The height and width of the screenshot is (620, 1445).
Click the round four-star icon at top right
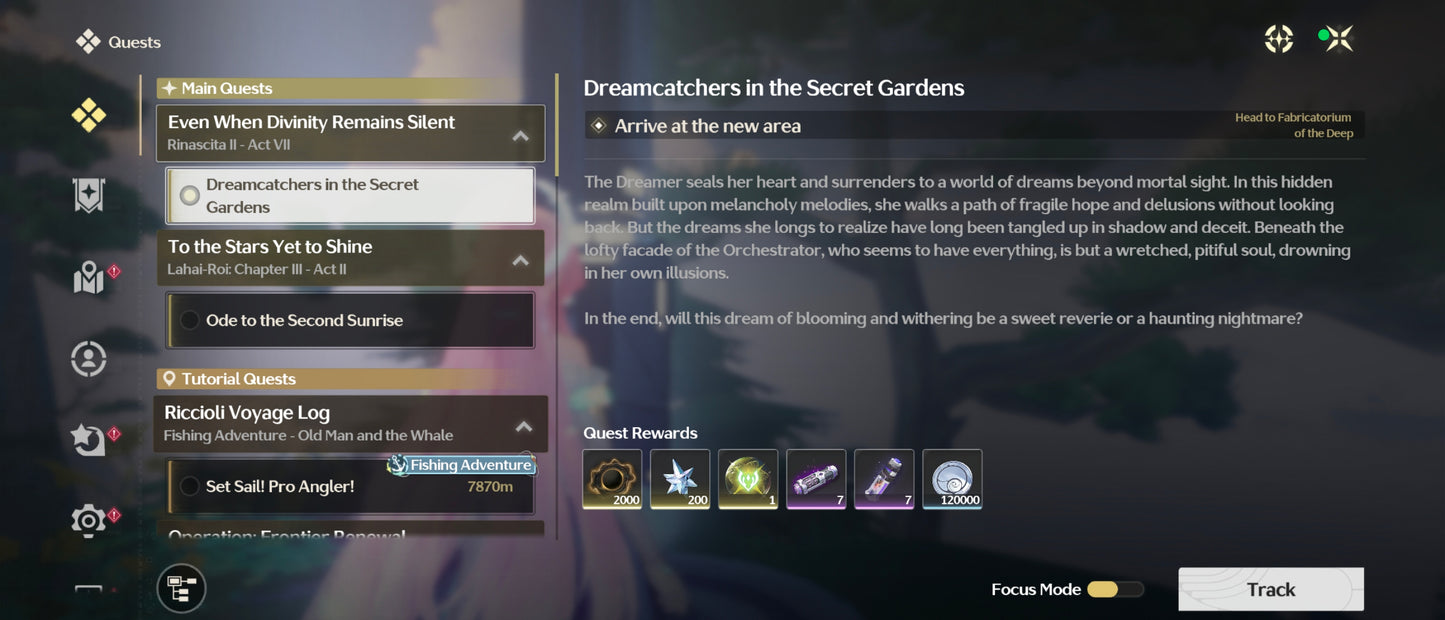(x=1279, y=39)
